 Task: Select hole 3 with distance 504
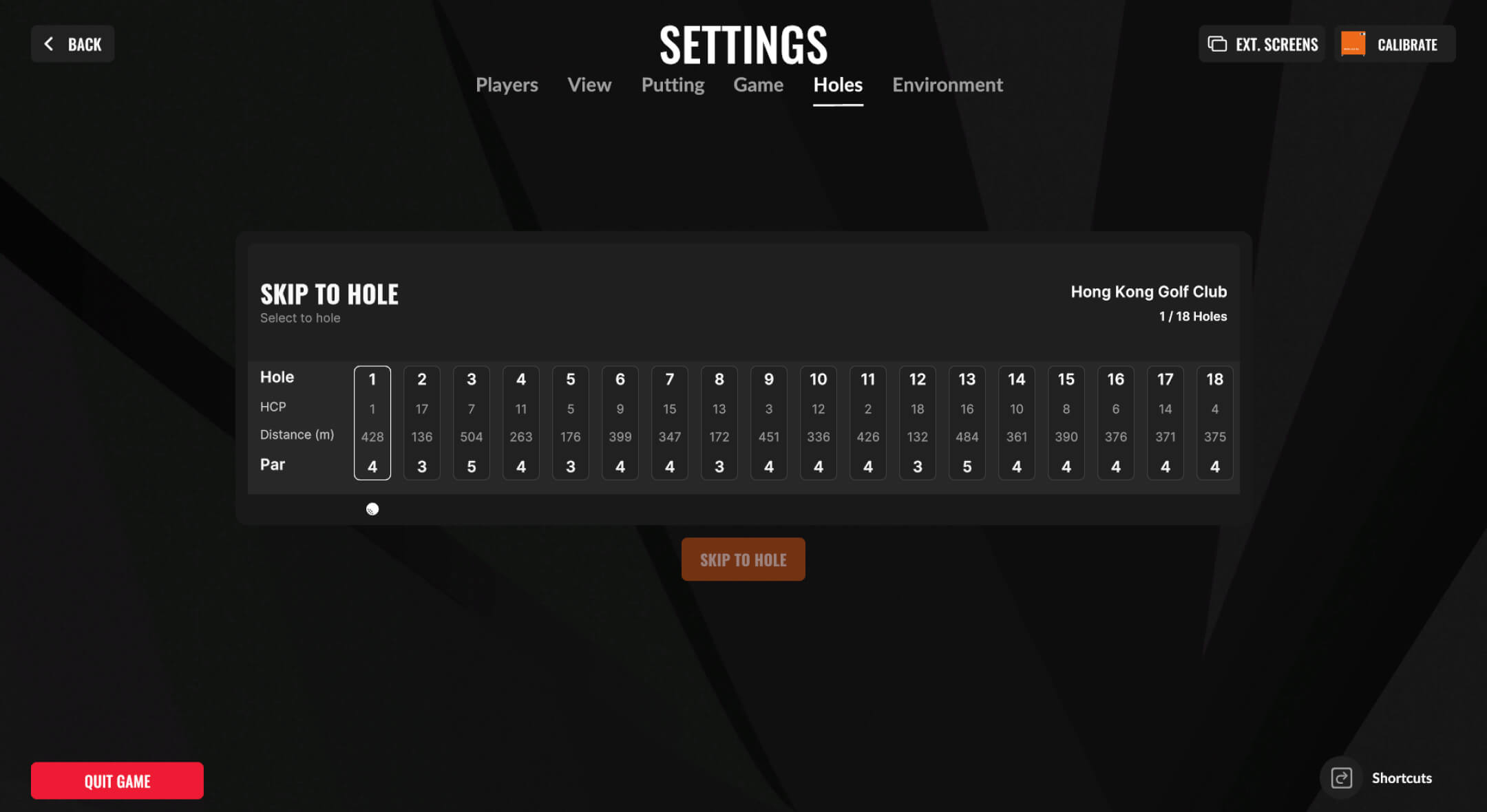point(472,423)
